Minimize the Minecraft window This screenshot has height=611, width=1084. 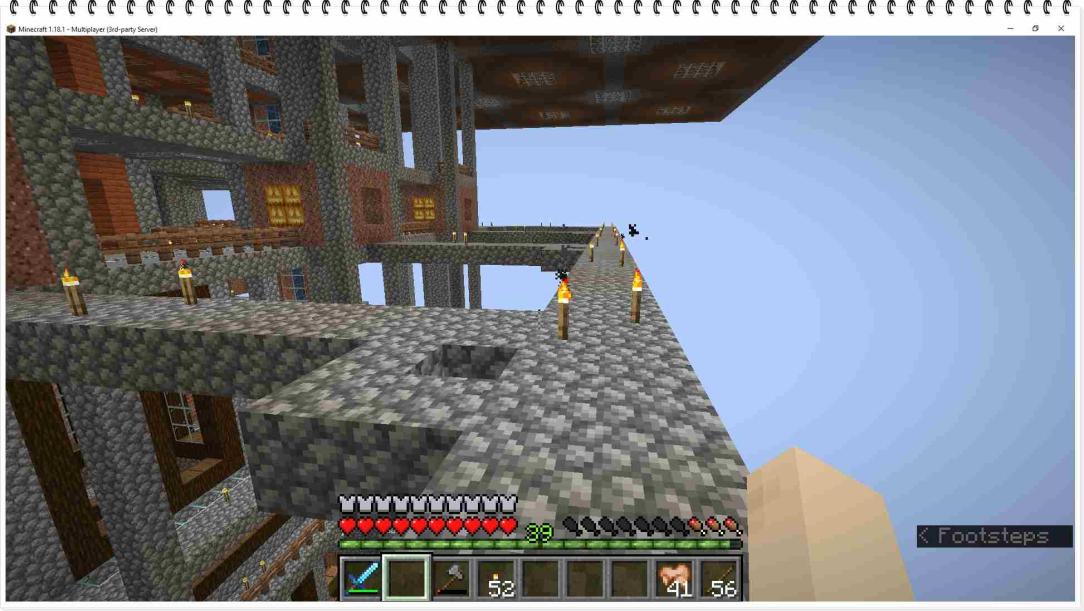pos(1010,29)
